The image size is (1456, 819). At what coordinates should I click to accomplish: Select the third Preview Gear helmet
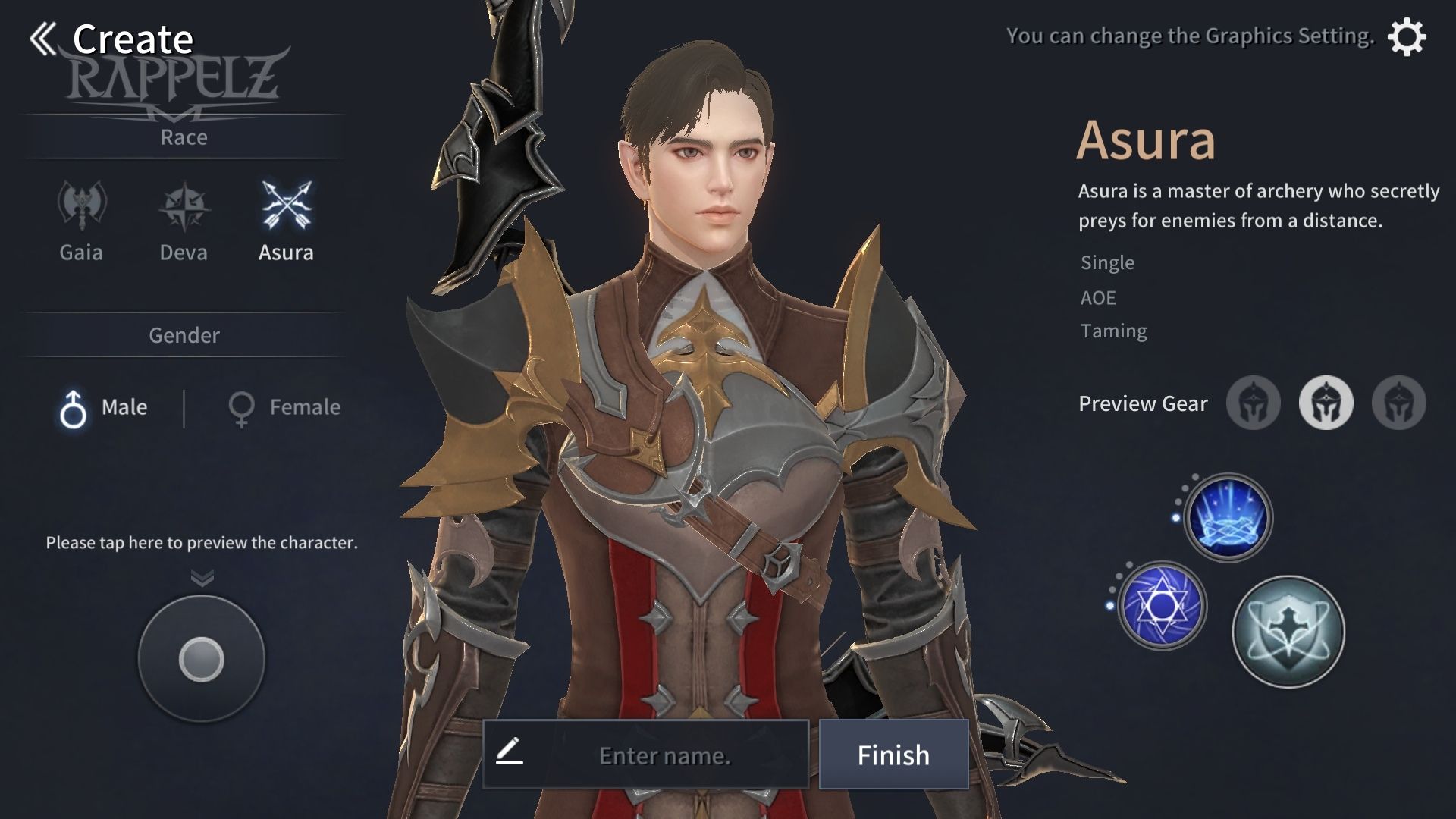point(1398,403)
